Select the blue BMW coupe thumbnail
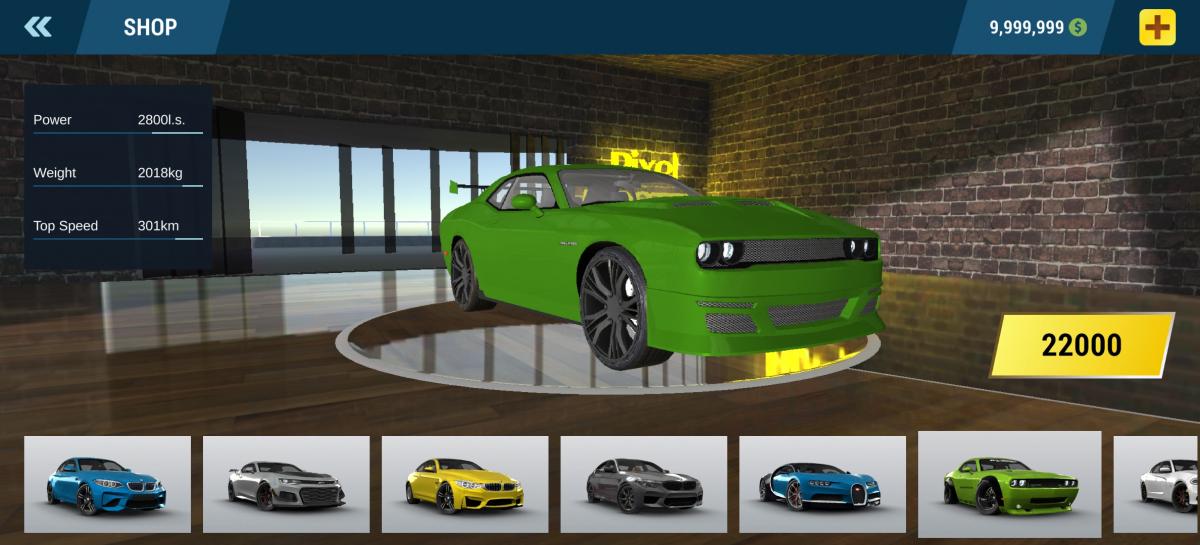The width and height of the screenshot is (1200, 545). pyautogui.click(x=107, y=484)
